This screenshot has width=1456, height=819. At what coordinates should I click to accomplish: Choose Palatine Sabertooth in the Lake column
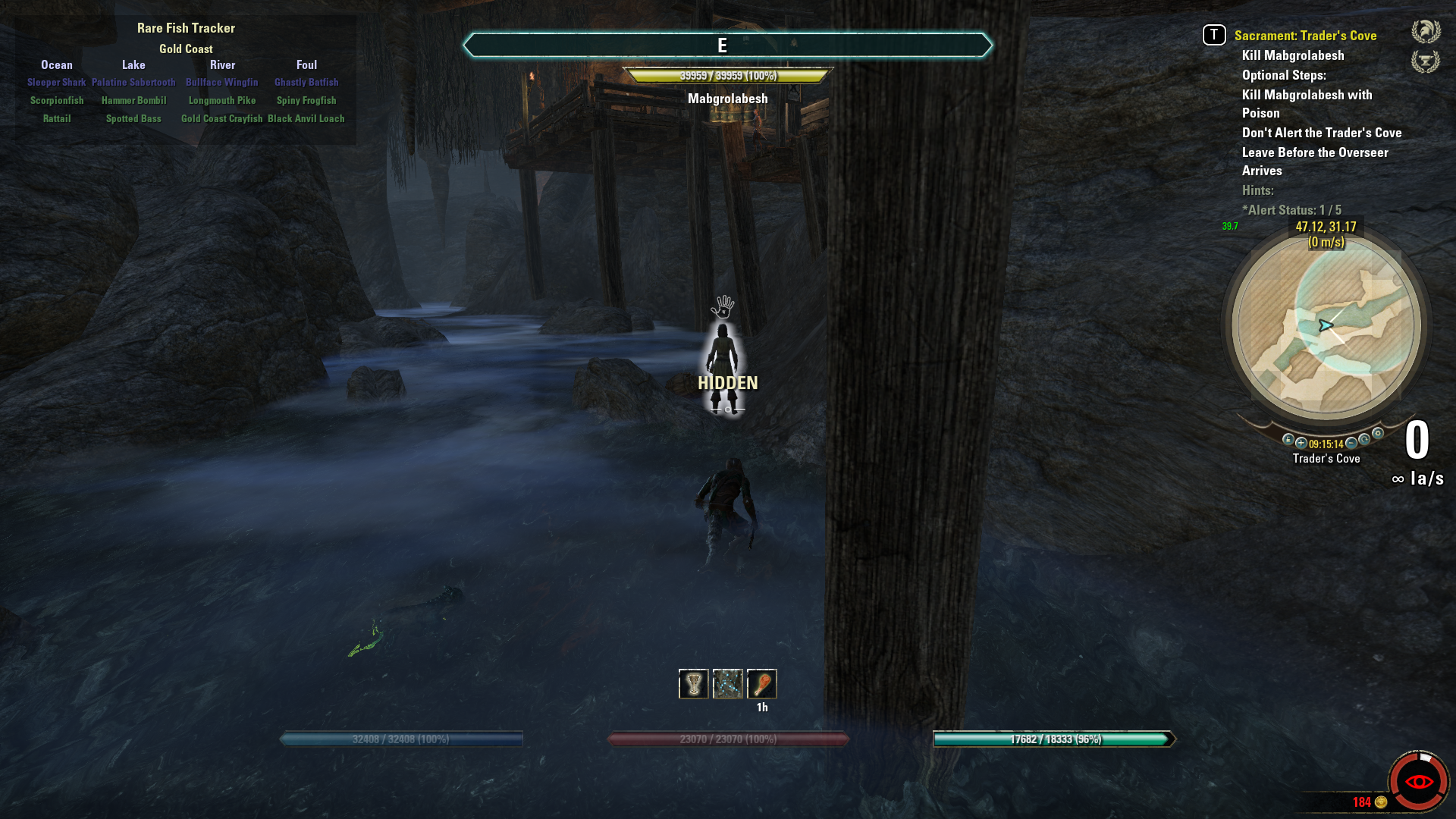point(133,83)
